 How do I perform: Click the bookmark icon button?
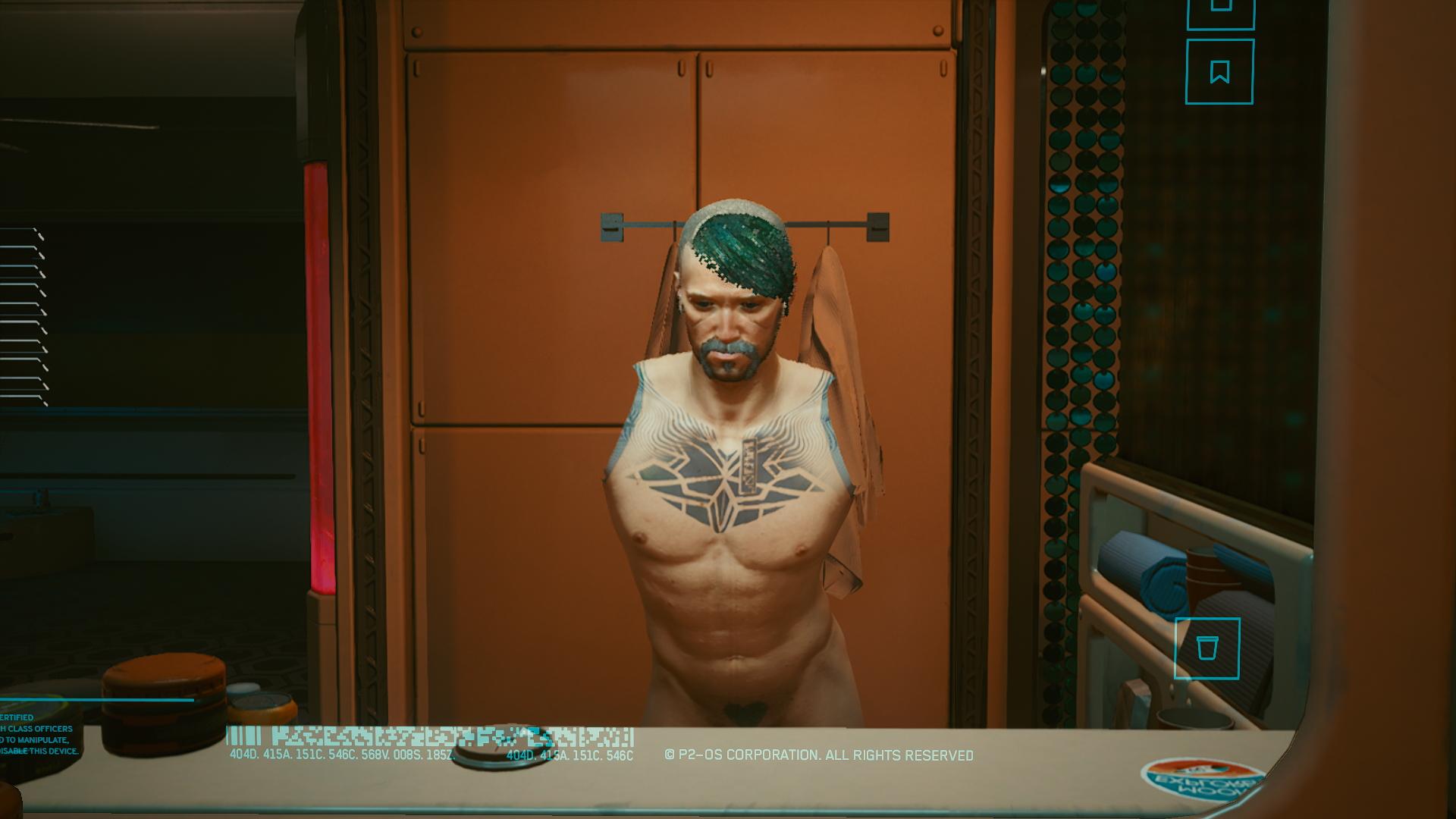(1219, 72)
